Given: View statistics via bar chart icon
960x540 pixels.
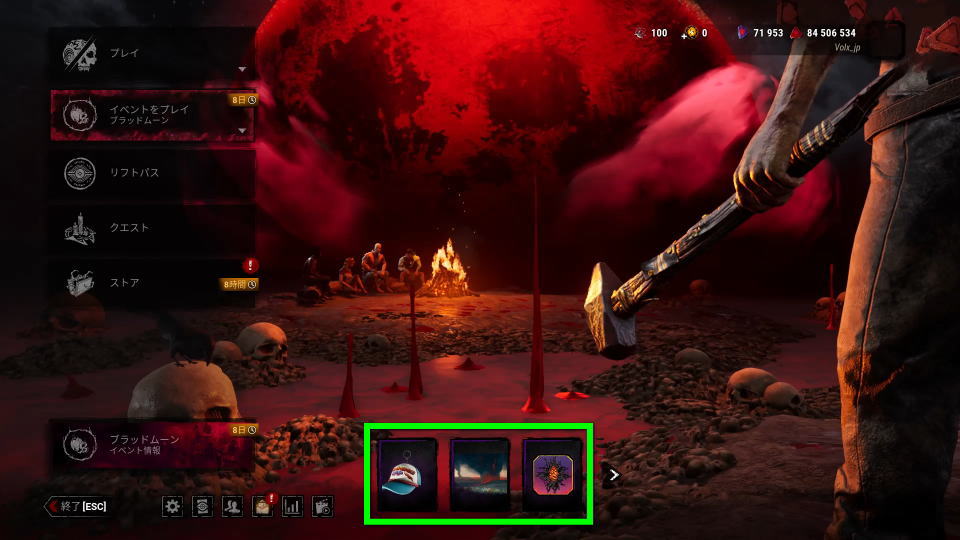Looking at the screenshot, I should (x=293, y=506).
